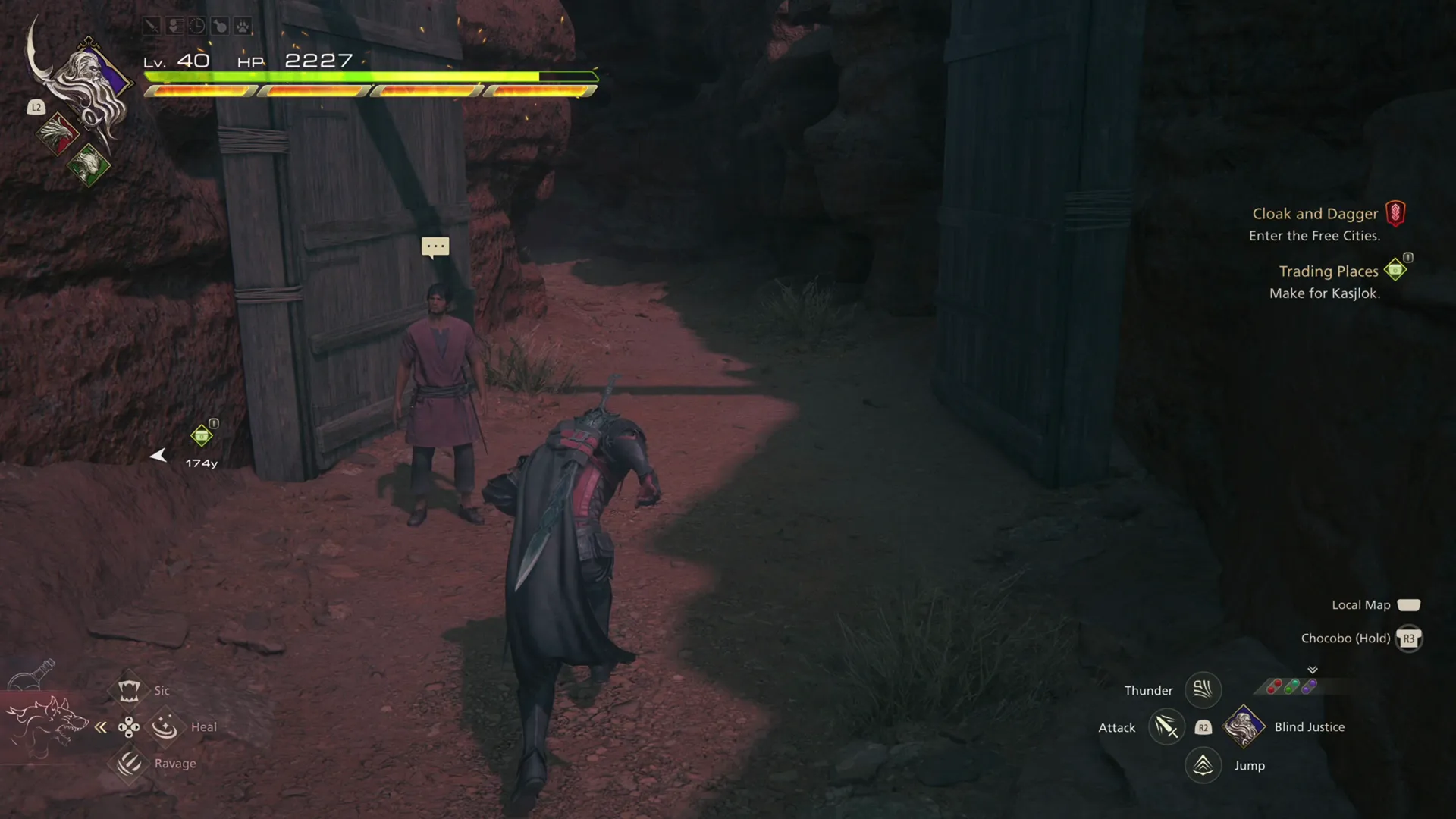Select the clock status icon
The image size is (1456, 819).
(x=196, y=25)
